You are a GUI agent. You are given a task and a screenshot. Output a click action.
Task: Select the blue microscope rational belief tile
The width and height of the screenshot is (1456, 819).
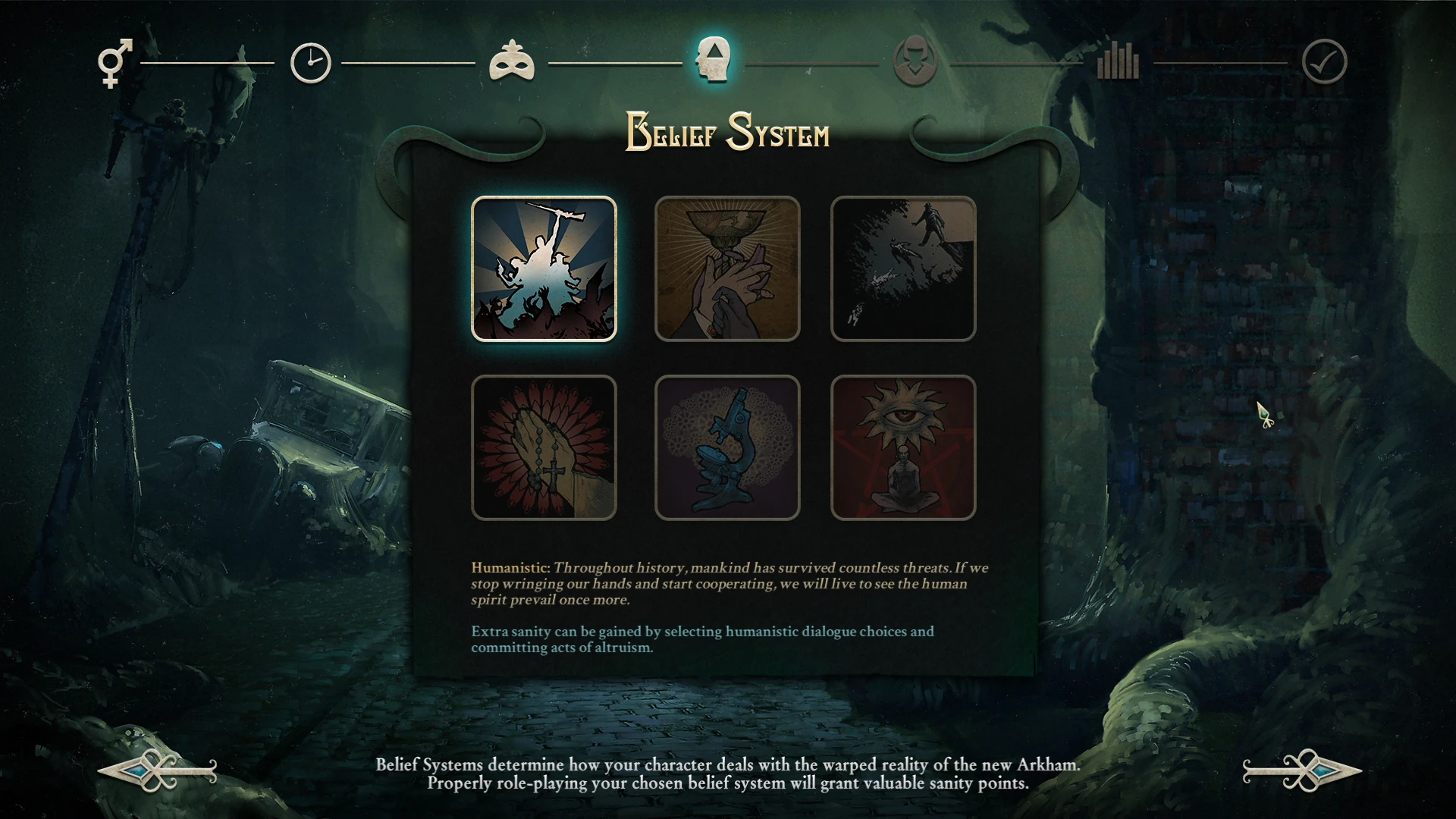[x=727, y=447]
